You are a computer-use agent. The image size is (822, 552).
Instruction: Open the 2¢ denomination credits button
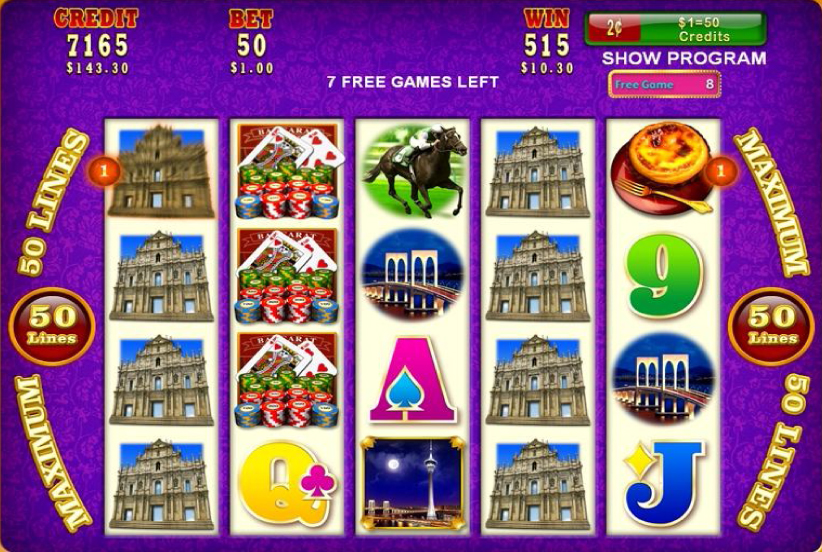675,27
